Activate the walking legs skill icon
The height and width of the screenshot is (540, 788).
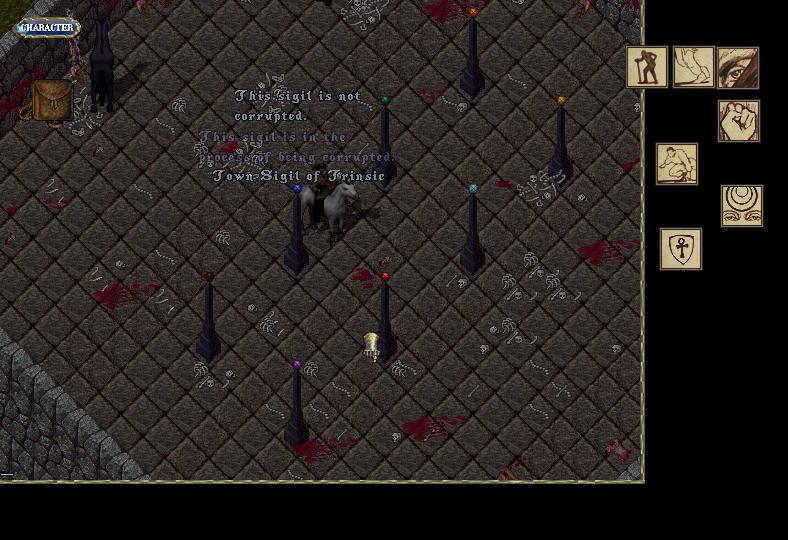(693, 67)
